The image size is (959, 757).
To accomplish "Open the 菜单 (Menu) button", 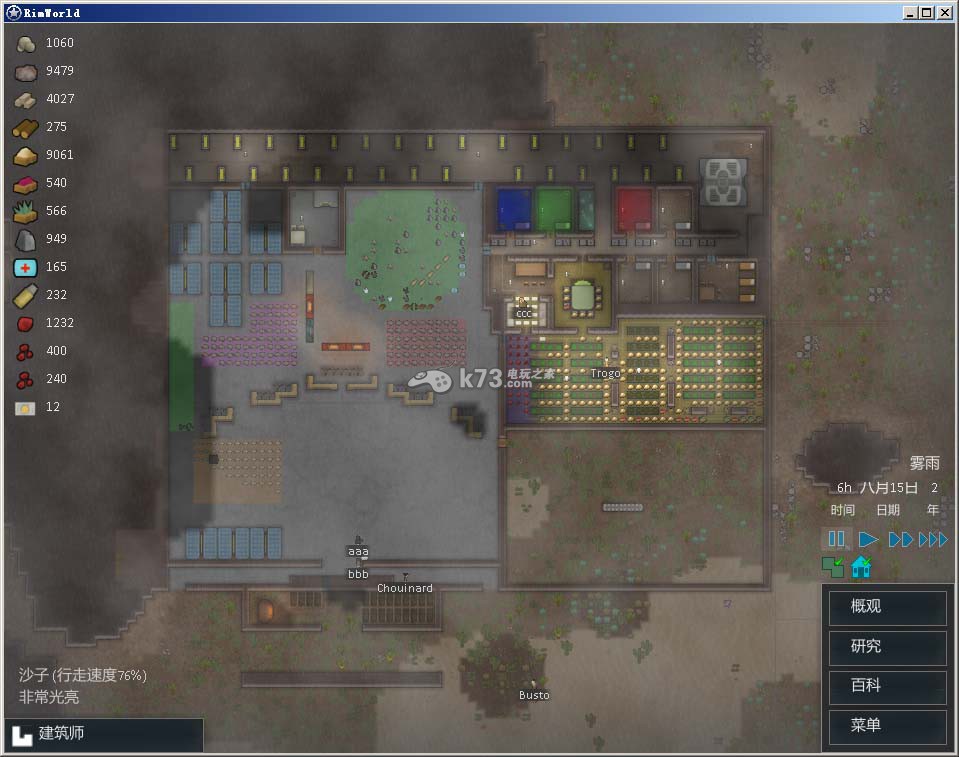I will 887,726.
